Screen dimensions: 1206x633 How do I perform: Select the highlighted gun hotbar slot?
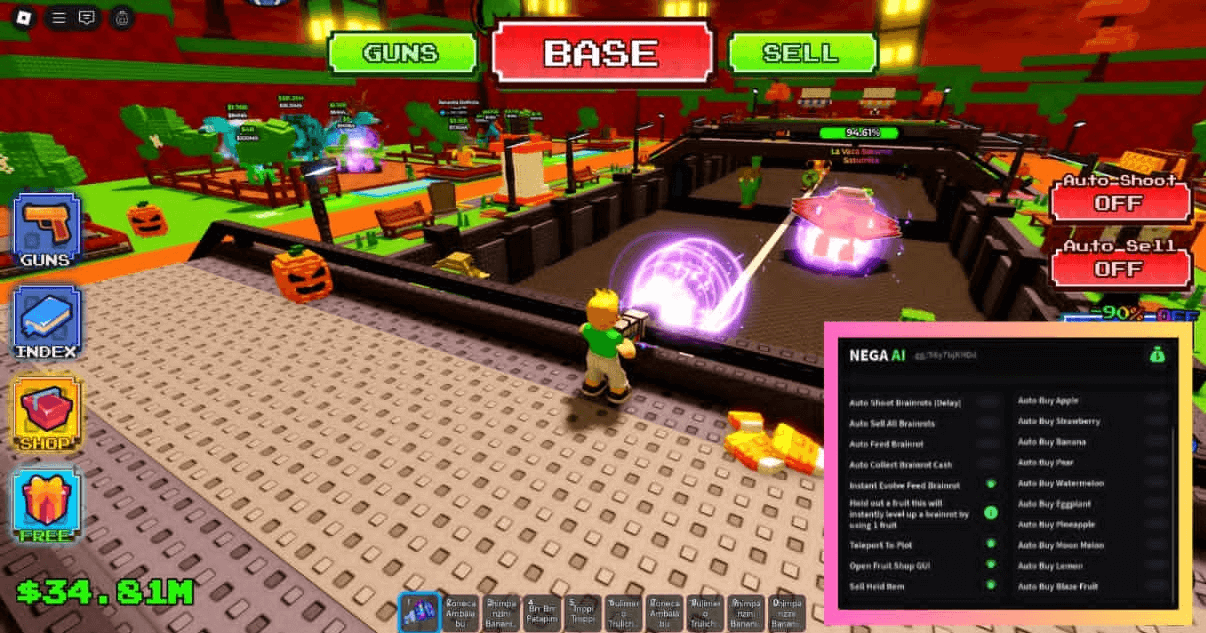(x=418, y=612)
